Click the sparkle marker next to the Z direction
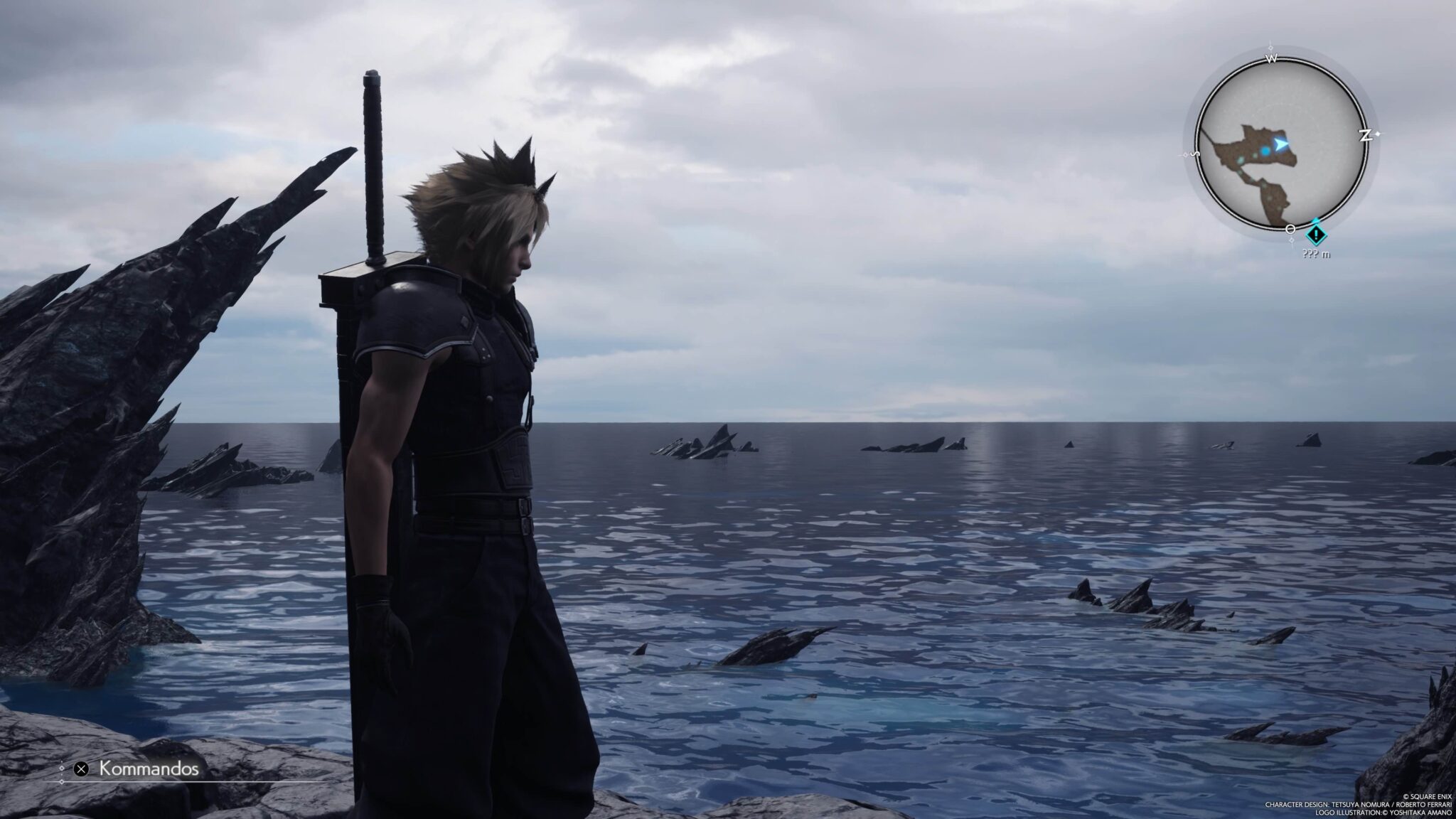Viewport: 1456px width, 819px height. (1378, 133)
